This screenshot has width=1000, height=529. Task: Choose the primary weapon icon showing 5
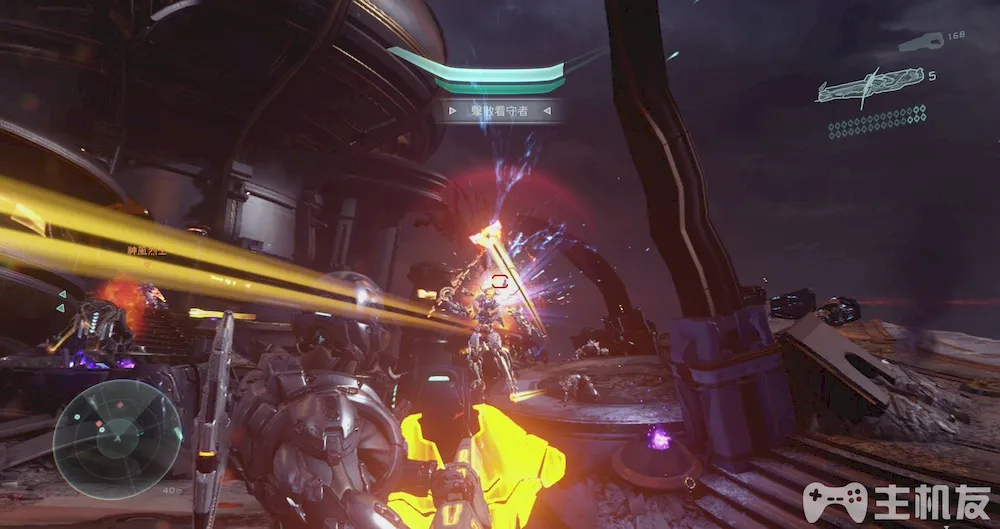(x=868, y=86)
